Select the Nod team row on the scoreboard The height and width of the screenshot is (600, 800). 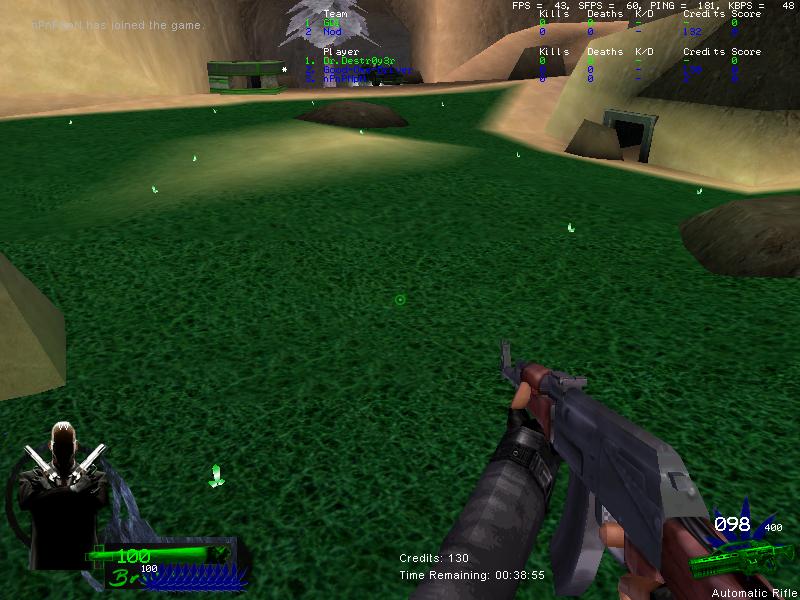(x=332, y=32)
